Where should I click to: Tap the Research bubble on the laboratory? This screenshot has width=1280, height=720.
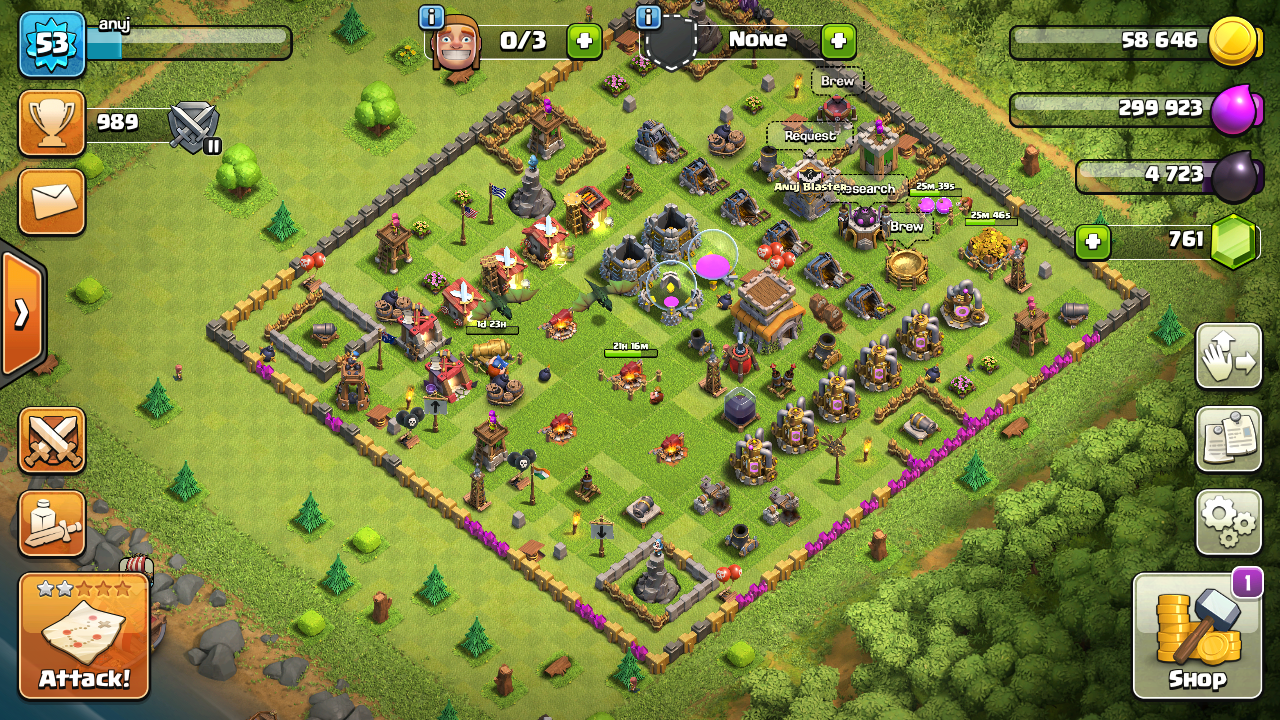tap(868, 188)
